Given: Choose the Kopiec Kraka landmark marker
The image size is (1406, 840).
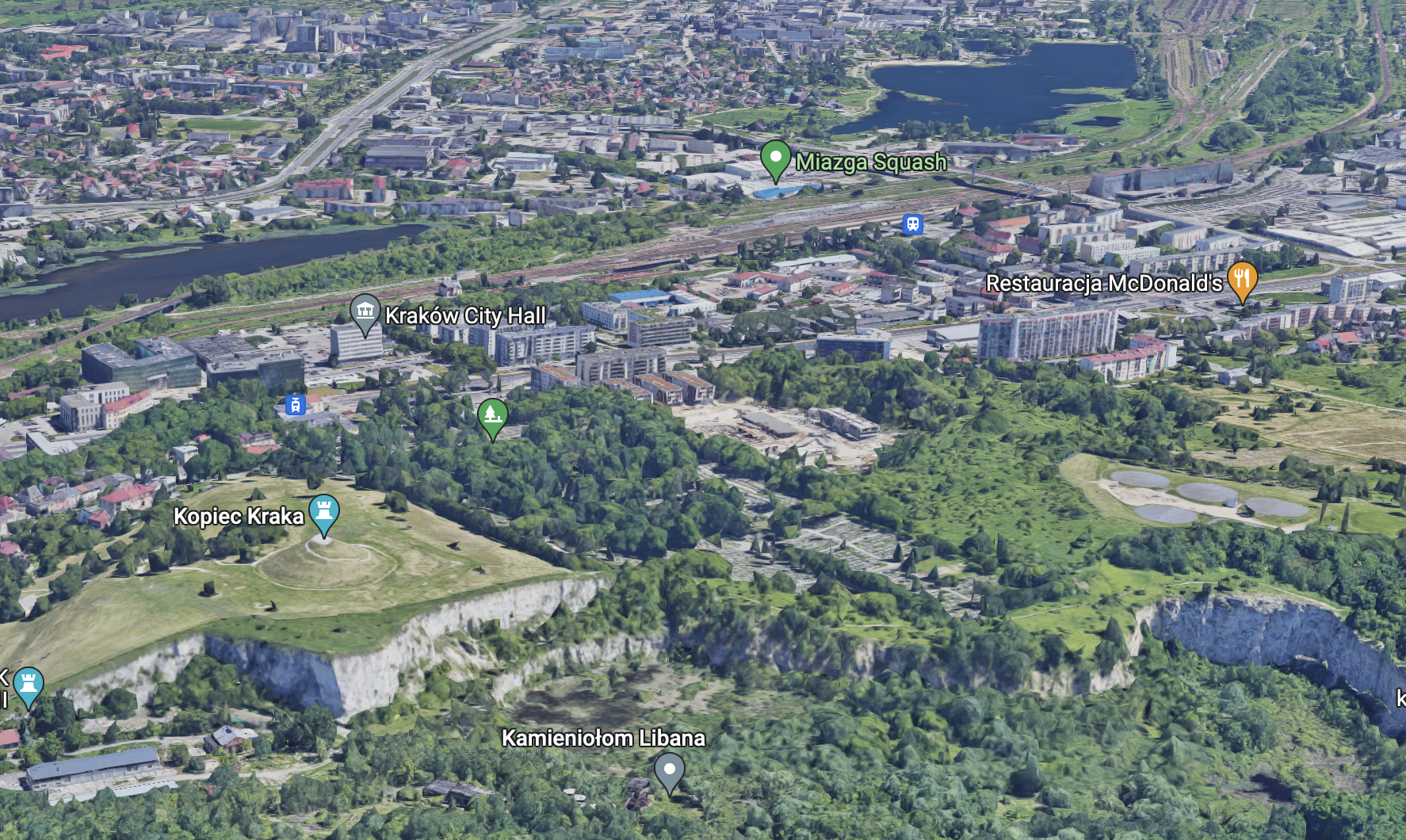Looking at the screenshot, I should (323, 513).
